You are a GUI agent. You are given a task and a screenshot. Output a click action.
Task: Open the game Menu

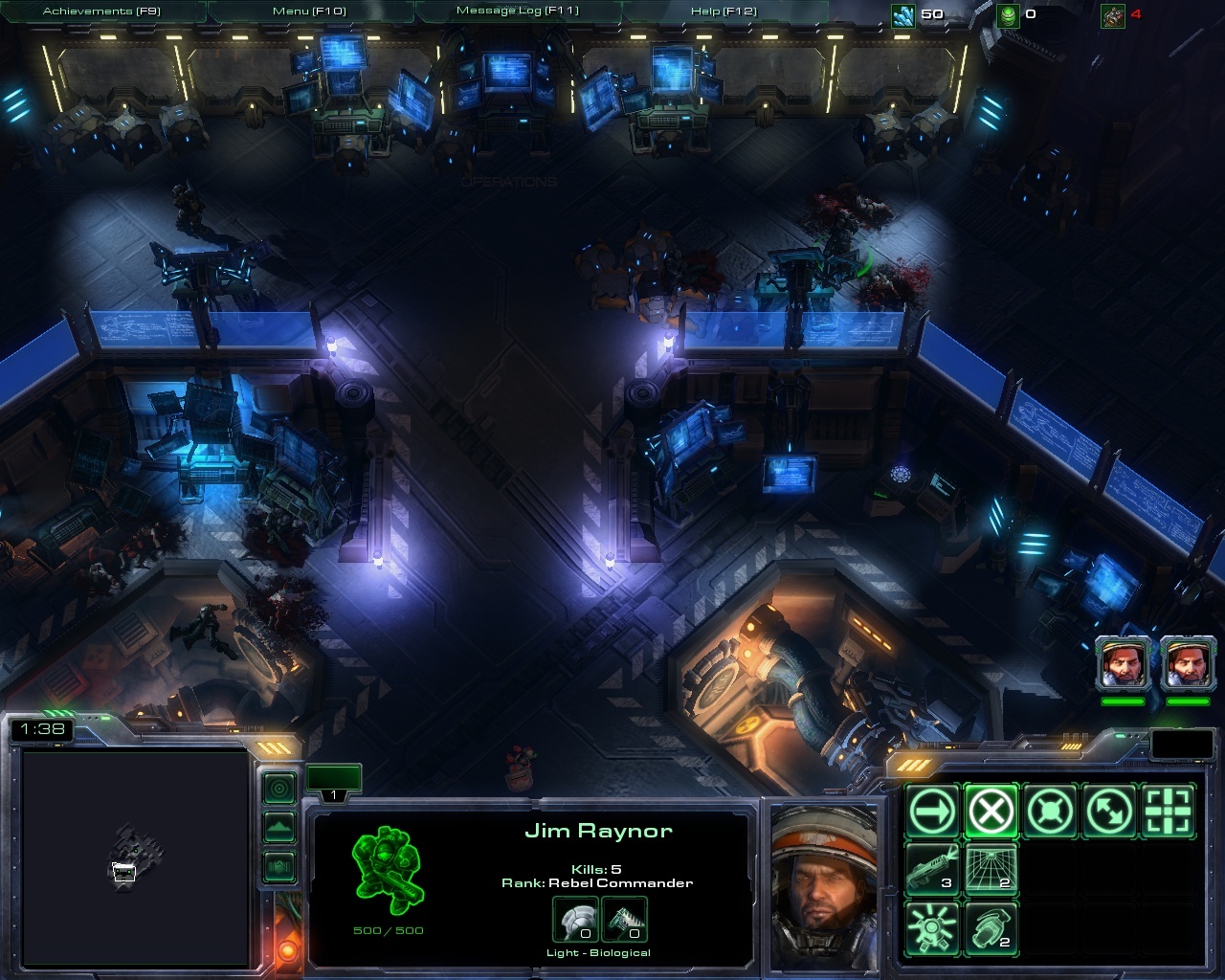pos(309,11)
